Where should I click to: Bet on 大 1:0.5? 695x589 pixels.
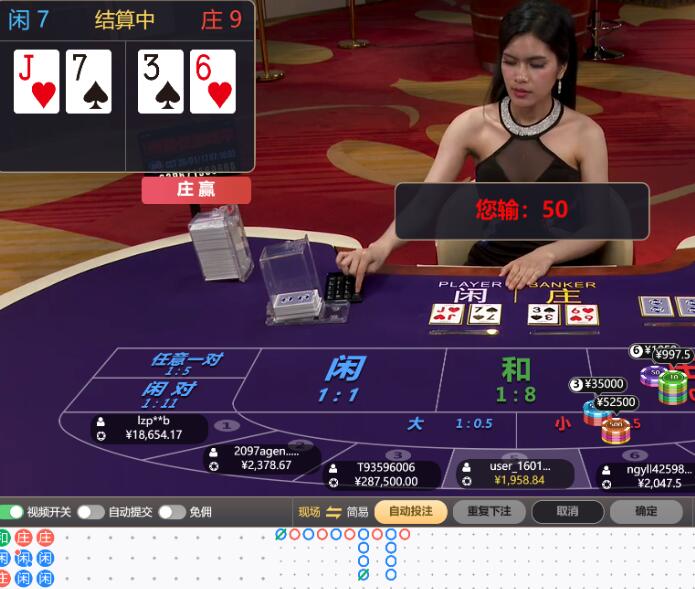pyautogui.click(x=448, y=424)
